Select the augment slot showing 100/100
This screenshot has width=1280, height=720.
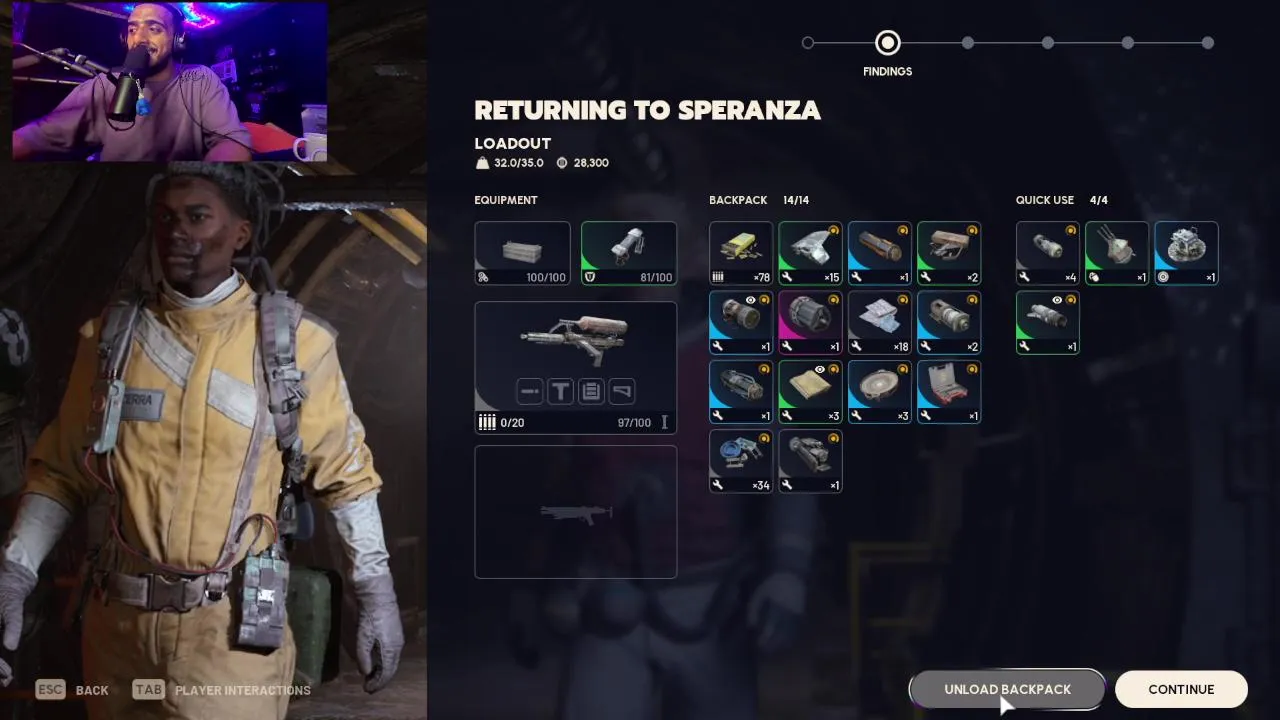pyautogui.click(x=522, y=253)
